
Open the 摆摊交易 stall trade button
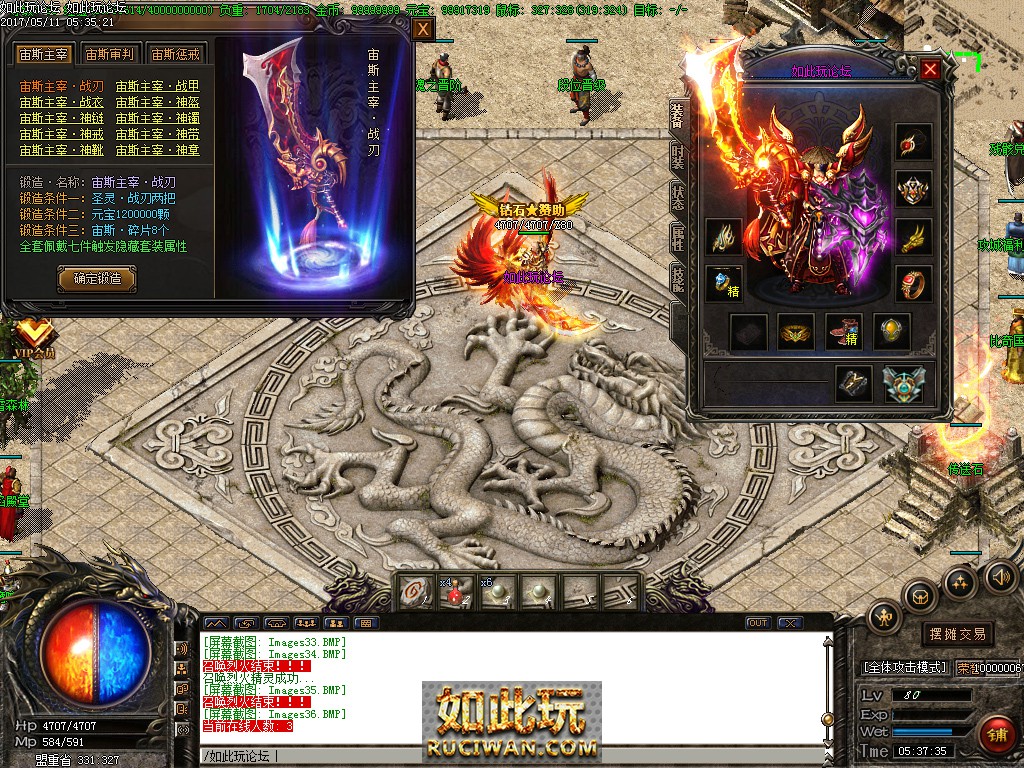957,634
